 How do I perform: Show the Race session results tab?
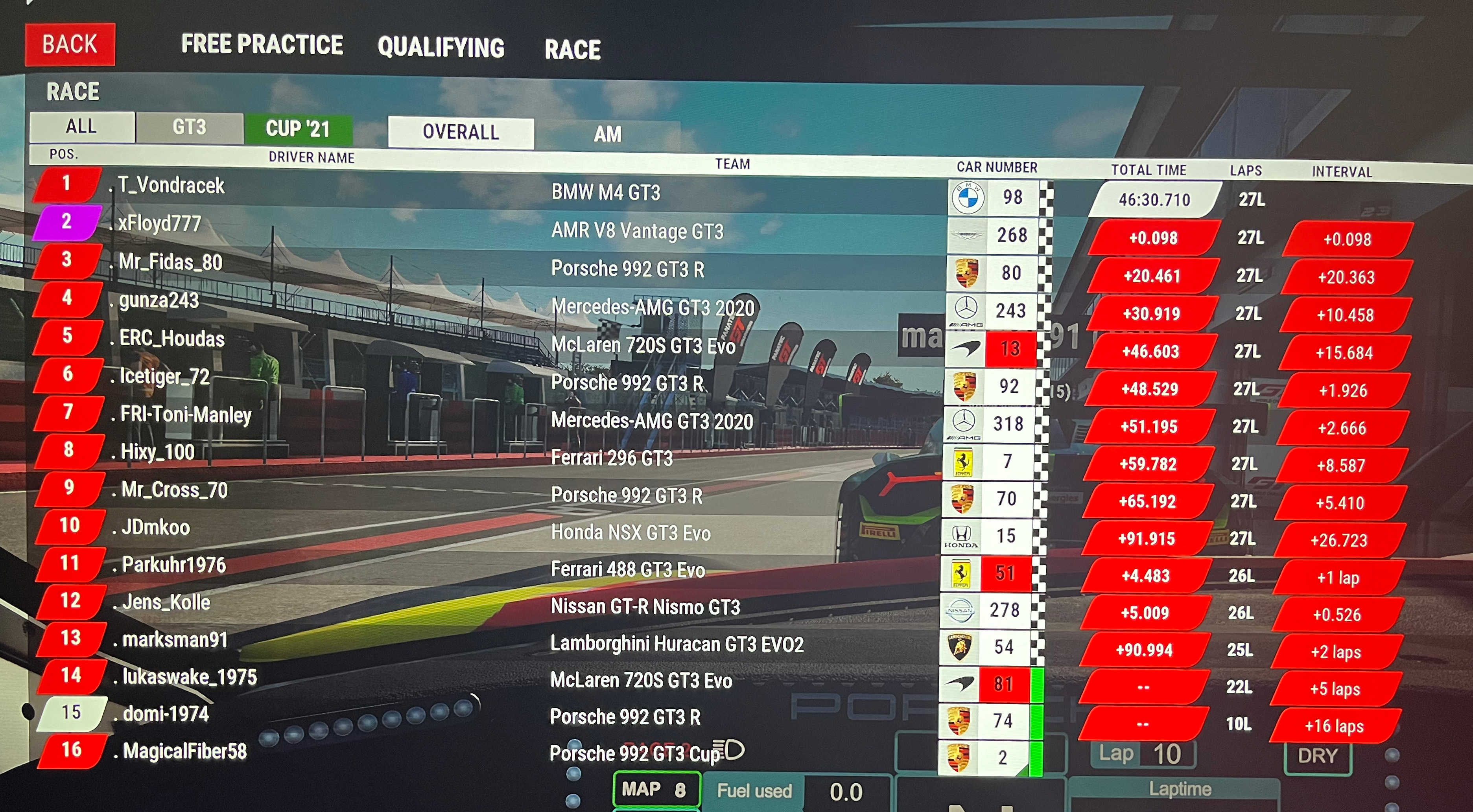[572, 50]
